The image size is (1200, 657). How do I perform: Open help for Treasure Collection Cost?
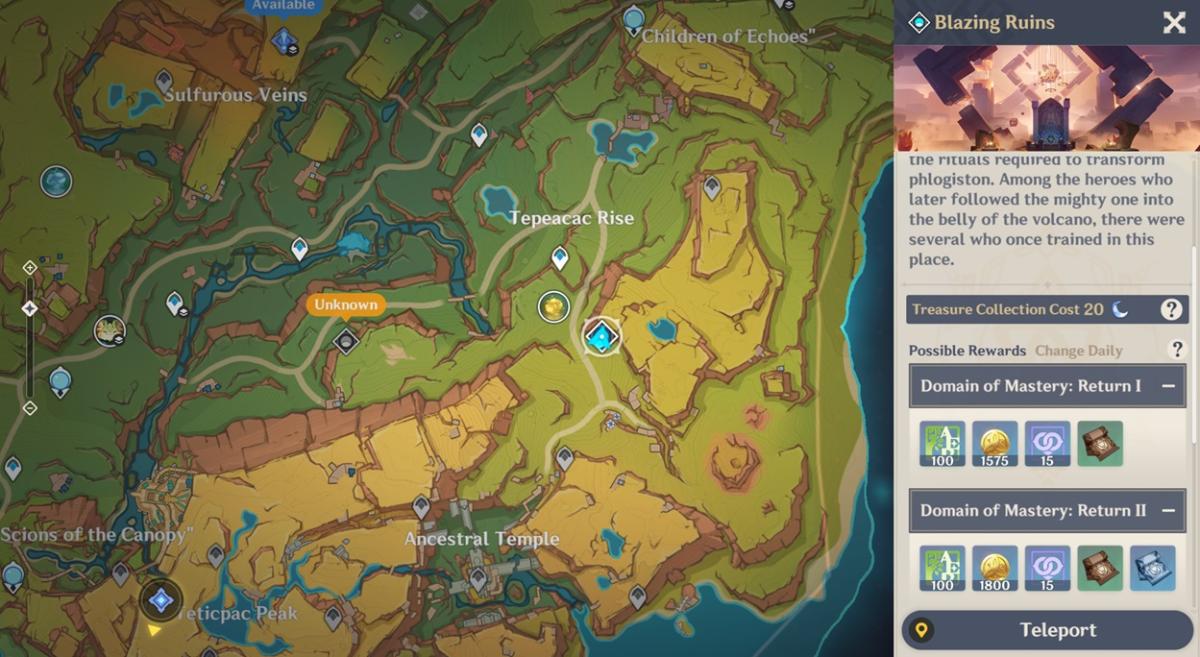1171,310
